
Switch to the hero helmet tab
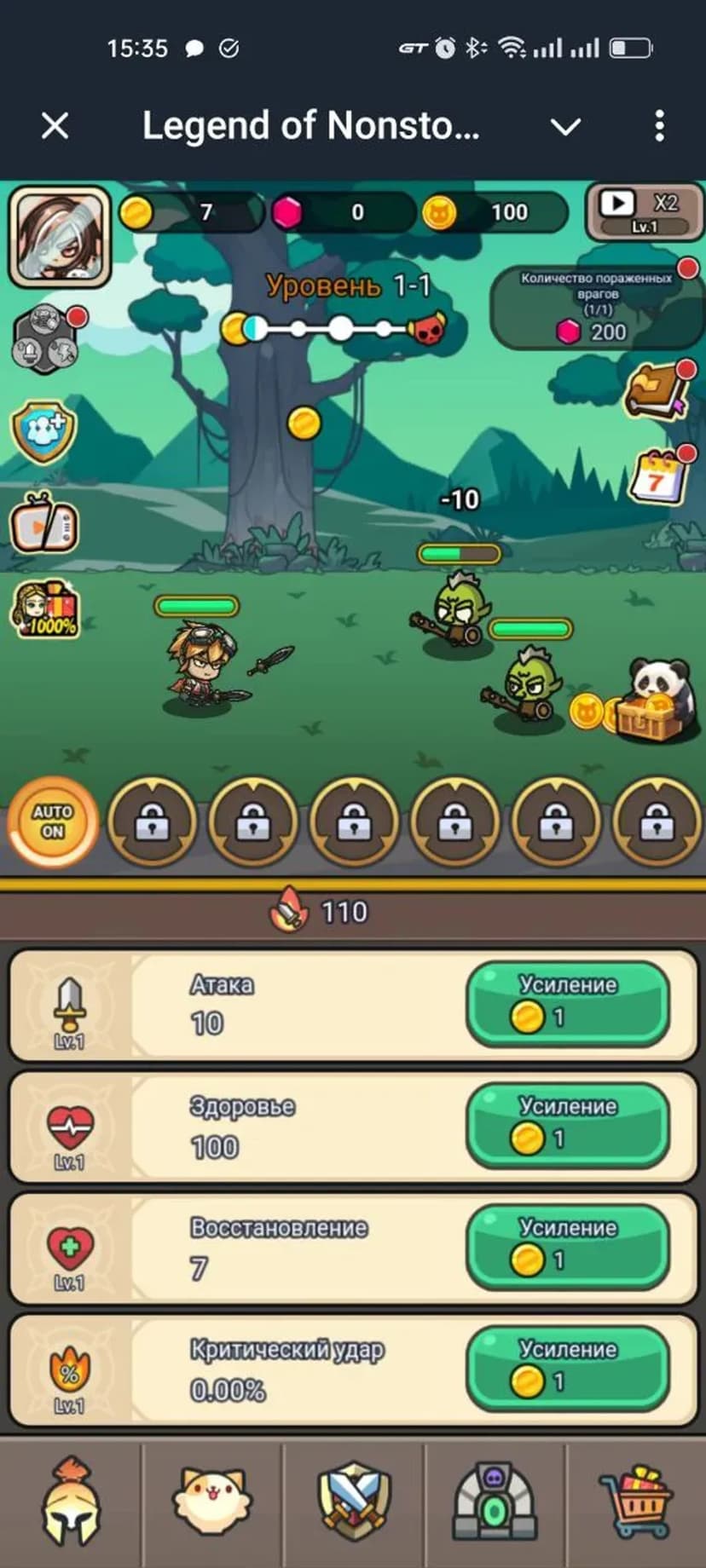72,1502
